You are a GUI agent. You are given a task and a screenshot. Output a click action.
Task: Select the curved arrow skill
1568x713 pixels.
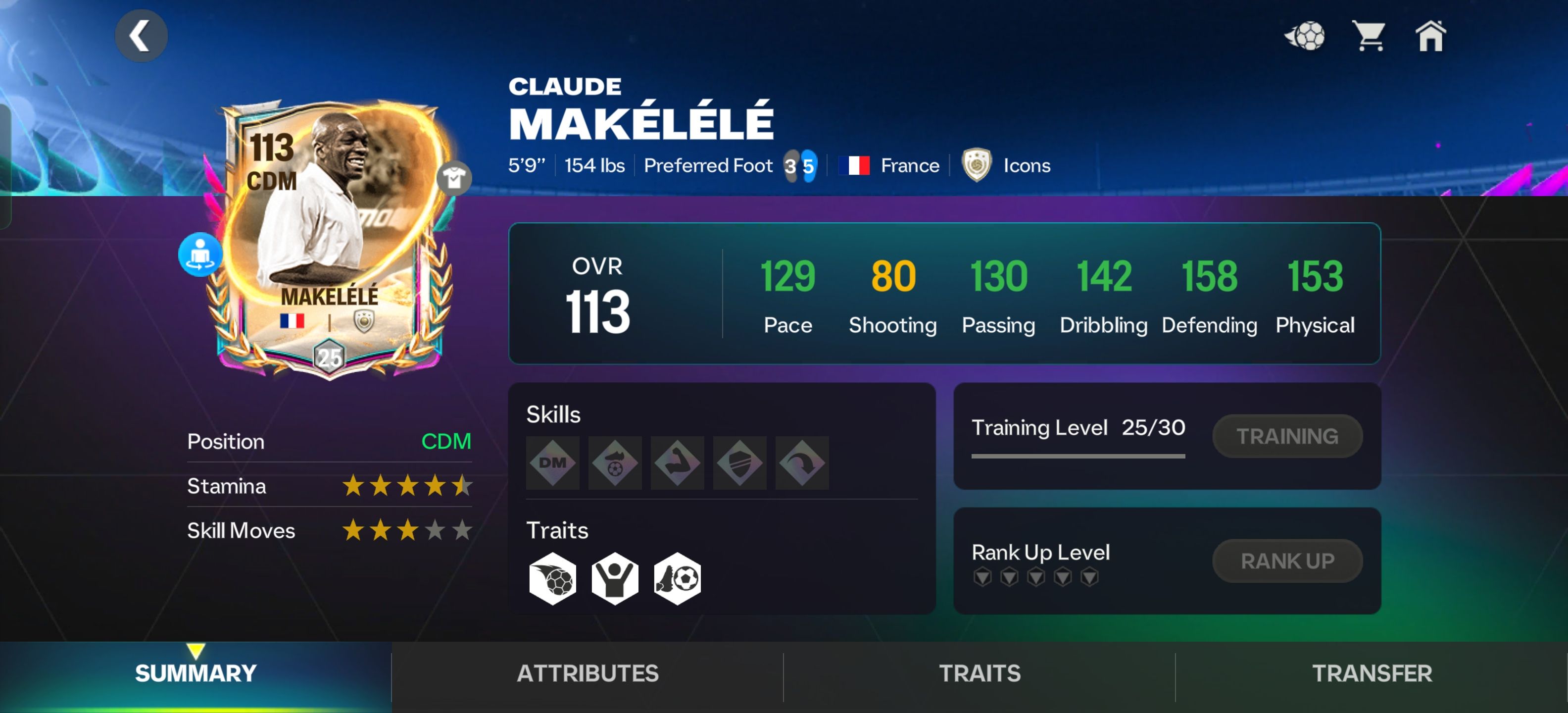tap(802, 463)
